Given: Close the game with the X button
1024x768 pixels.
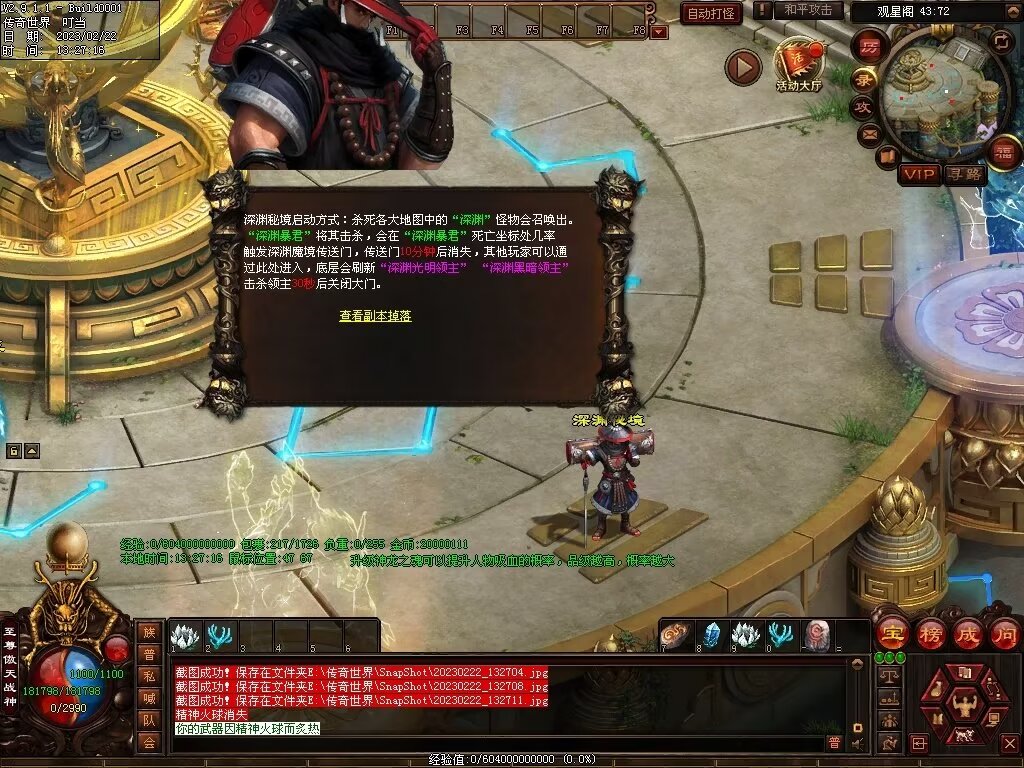Looking at the screenshot, I should click(x=1009, y=743).
